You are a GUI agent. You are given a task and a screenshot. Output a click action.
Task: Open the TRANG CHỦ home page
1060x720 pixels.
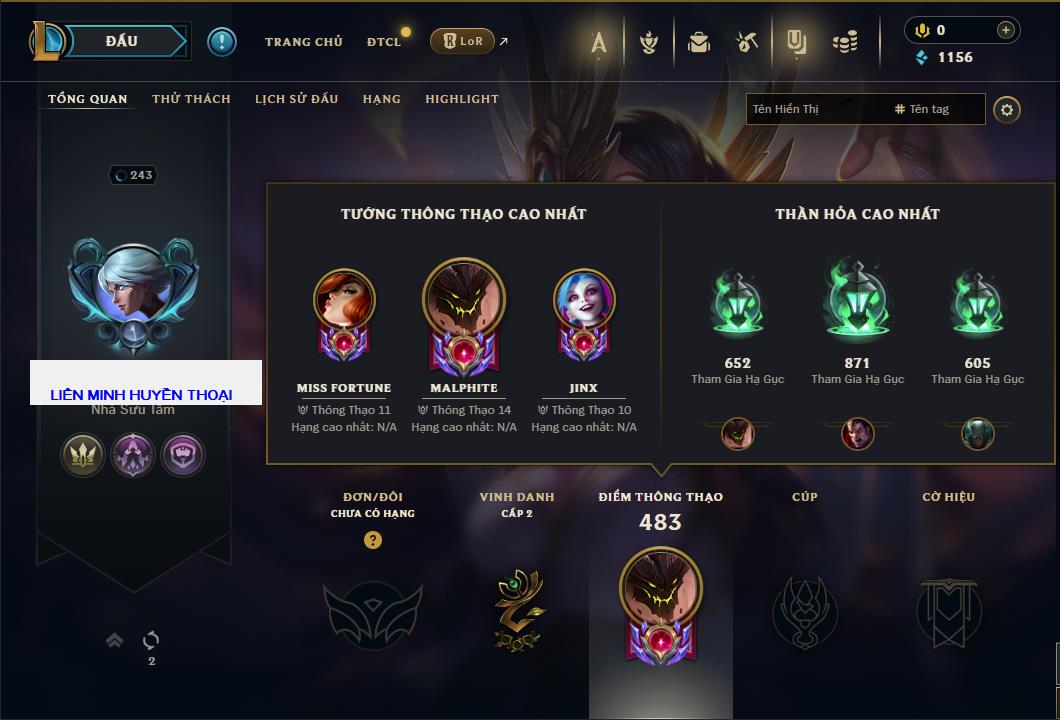tap(303, 42)
